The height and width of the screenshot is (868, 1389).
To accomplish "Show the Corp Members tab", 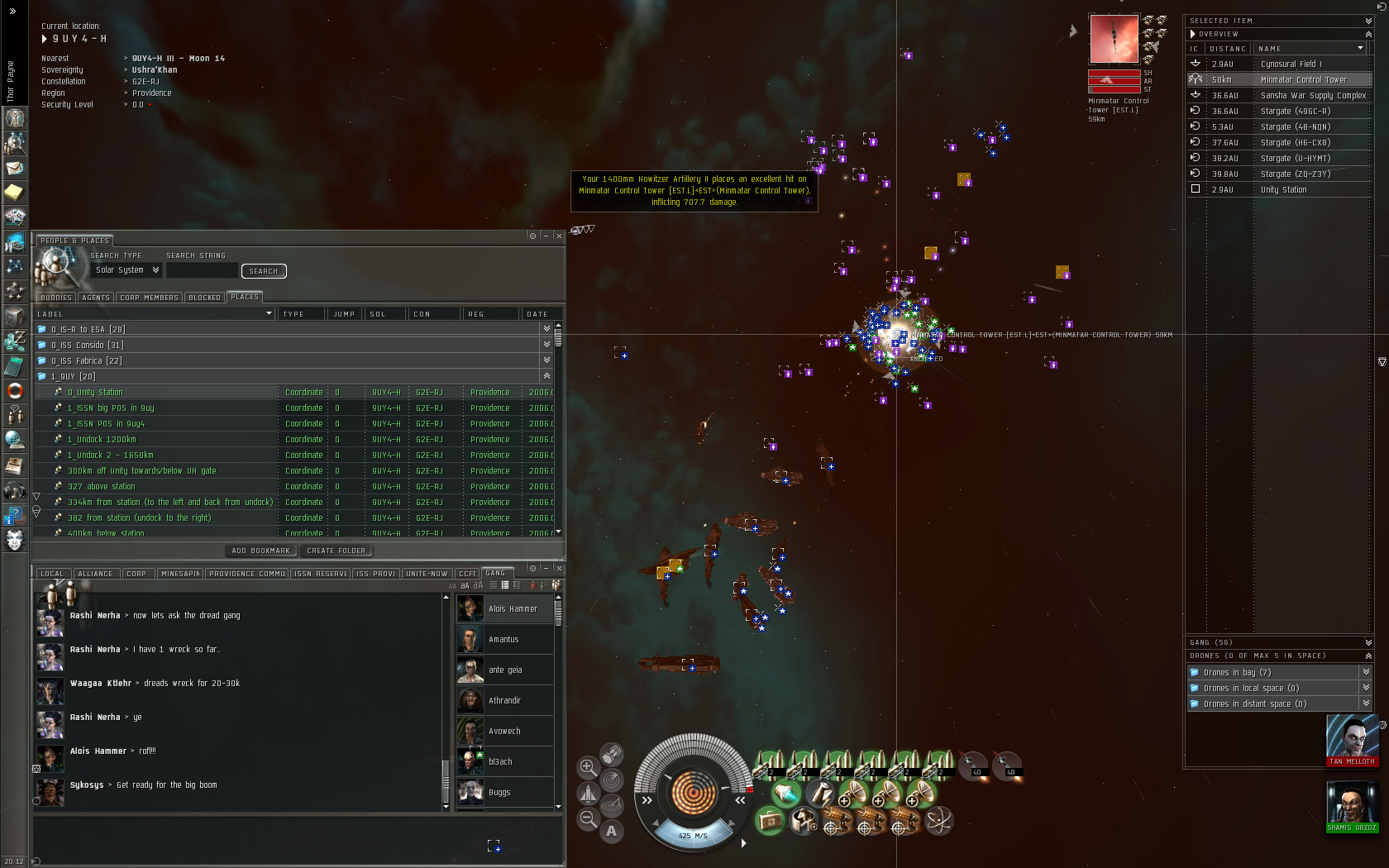I will (x=149, y=298).
